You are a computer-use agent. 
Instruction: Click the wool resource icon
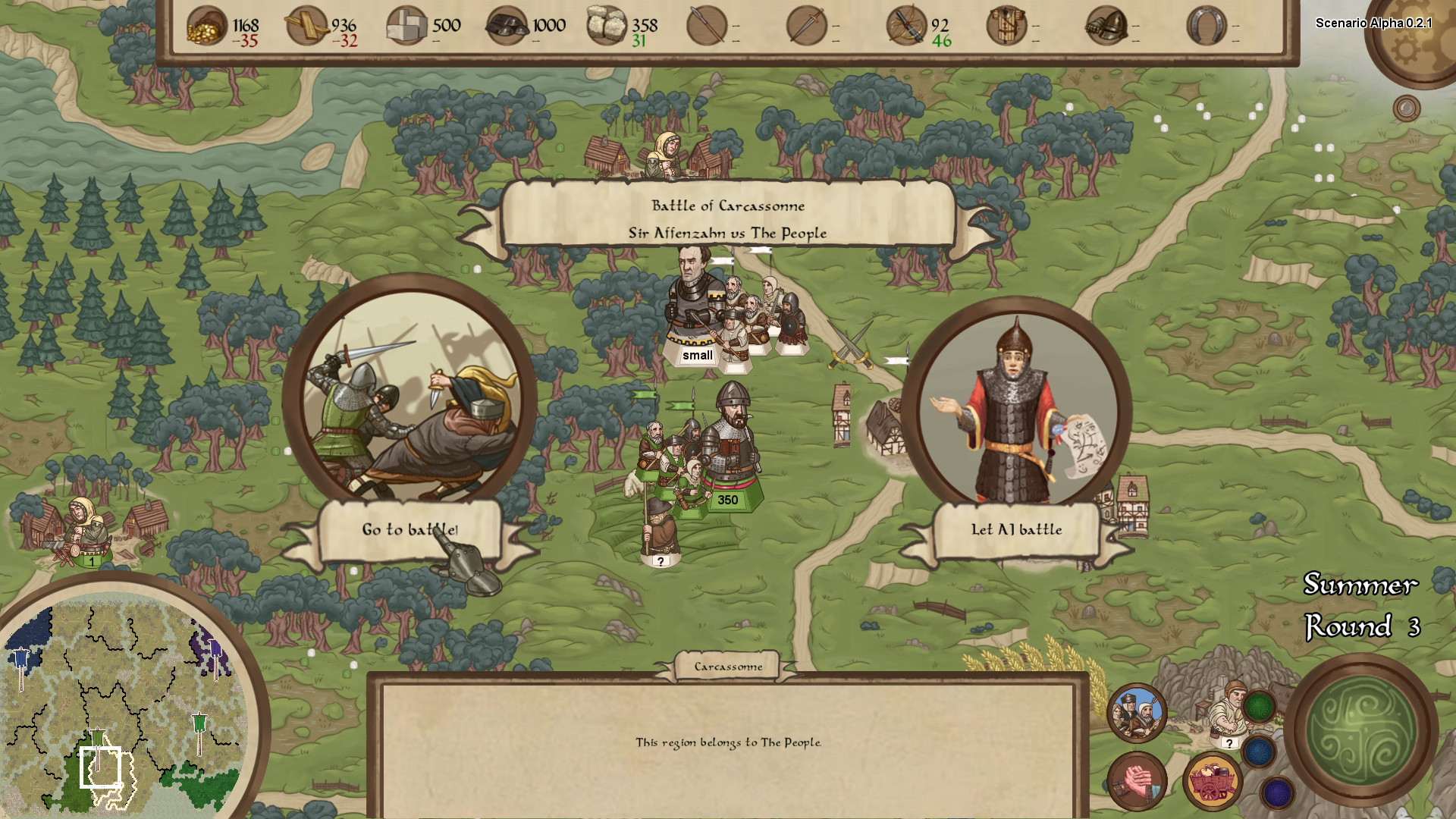tap(607, 27)
